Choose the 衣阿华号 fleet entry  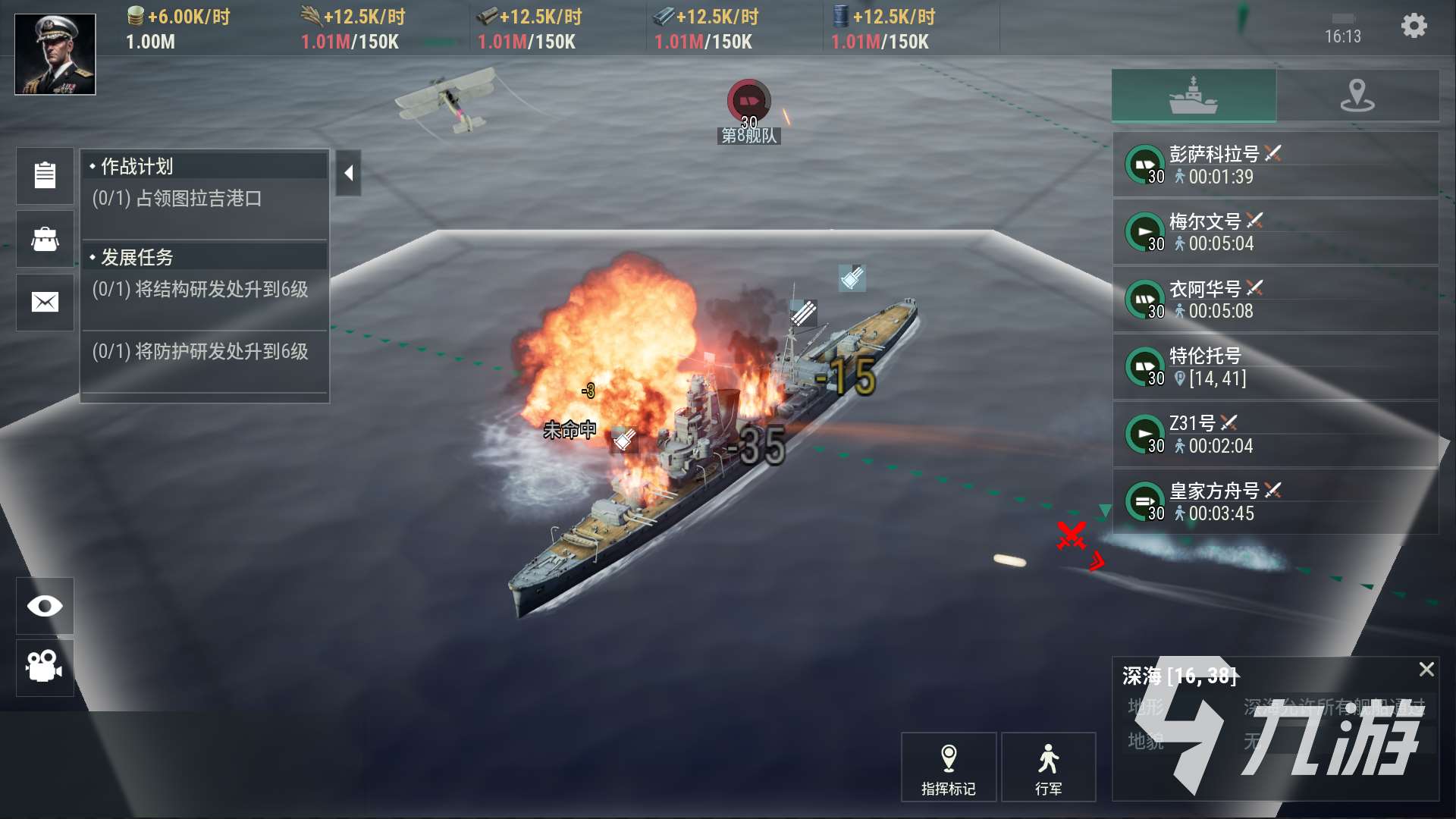point(1276,300)
